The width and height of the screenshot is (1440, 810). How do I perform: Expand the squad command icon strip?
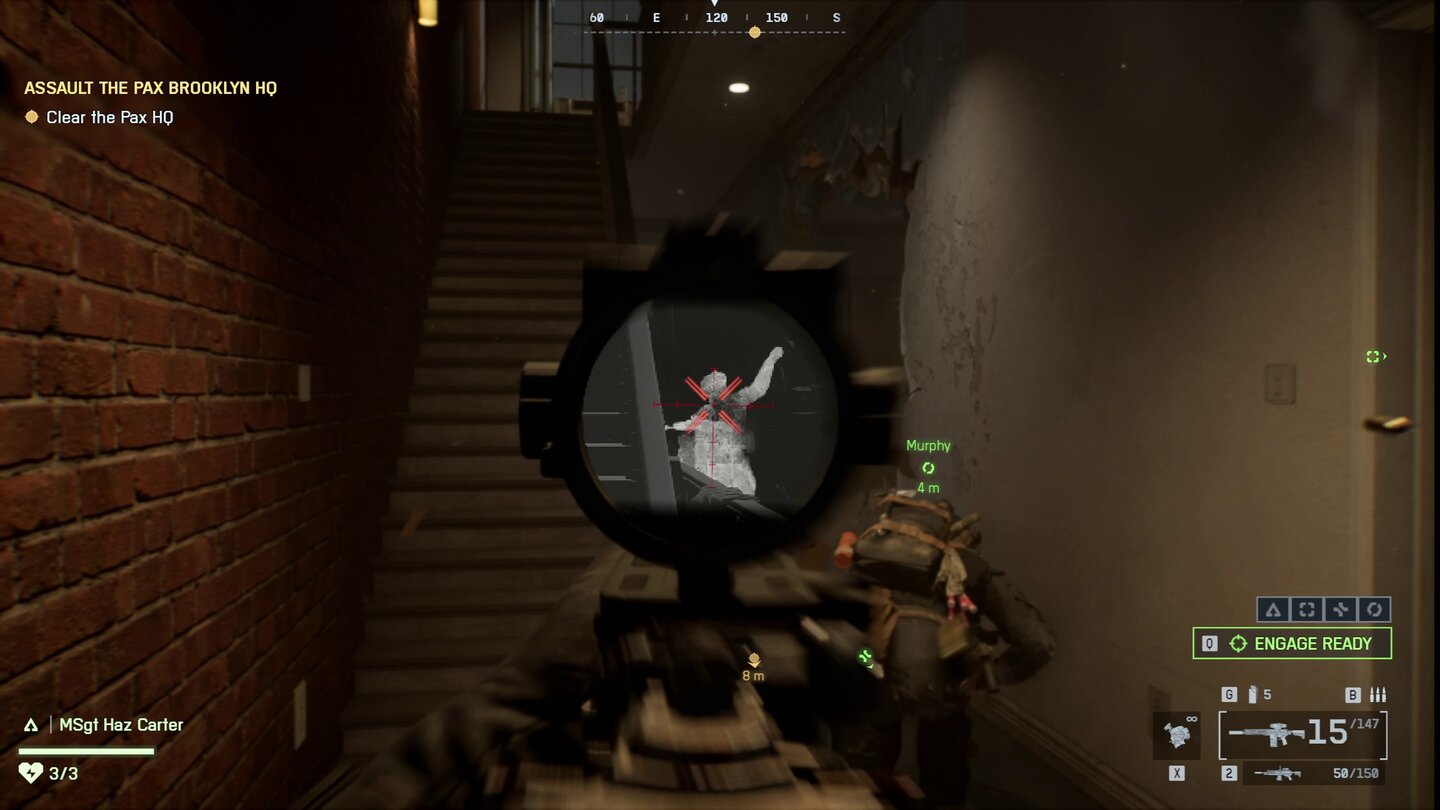pyautogui.click(x=1322, y=609)
